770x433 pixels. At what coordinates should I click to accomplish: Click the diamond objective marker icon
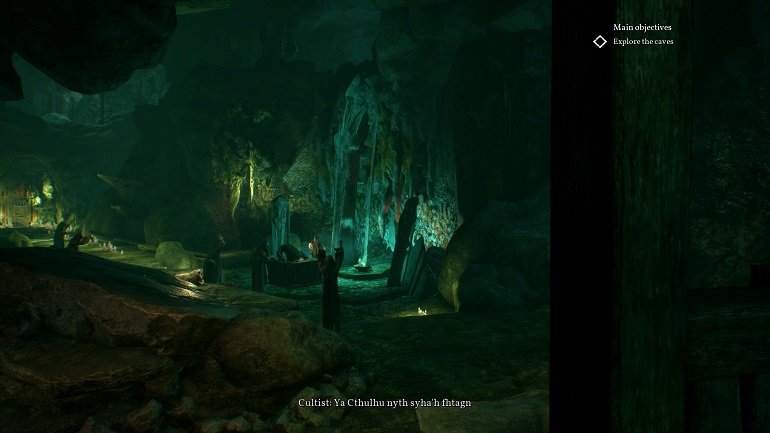600,41
